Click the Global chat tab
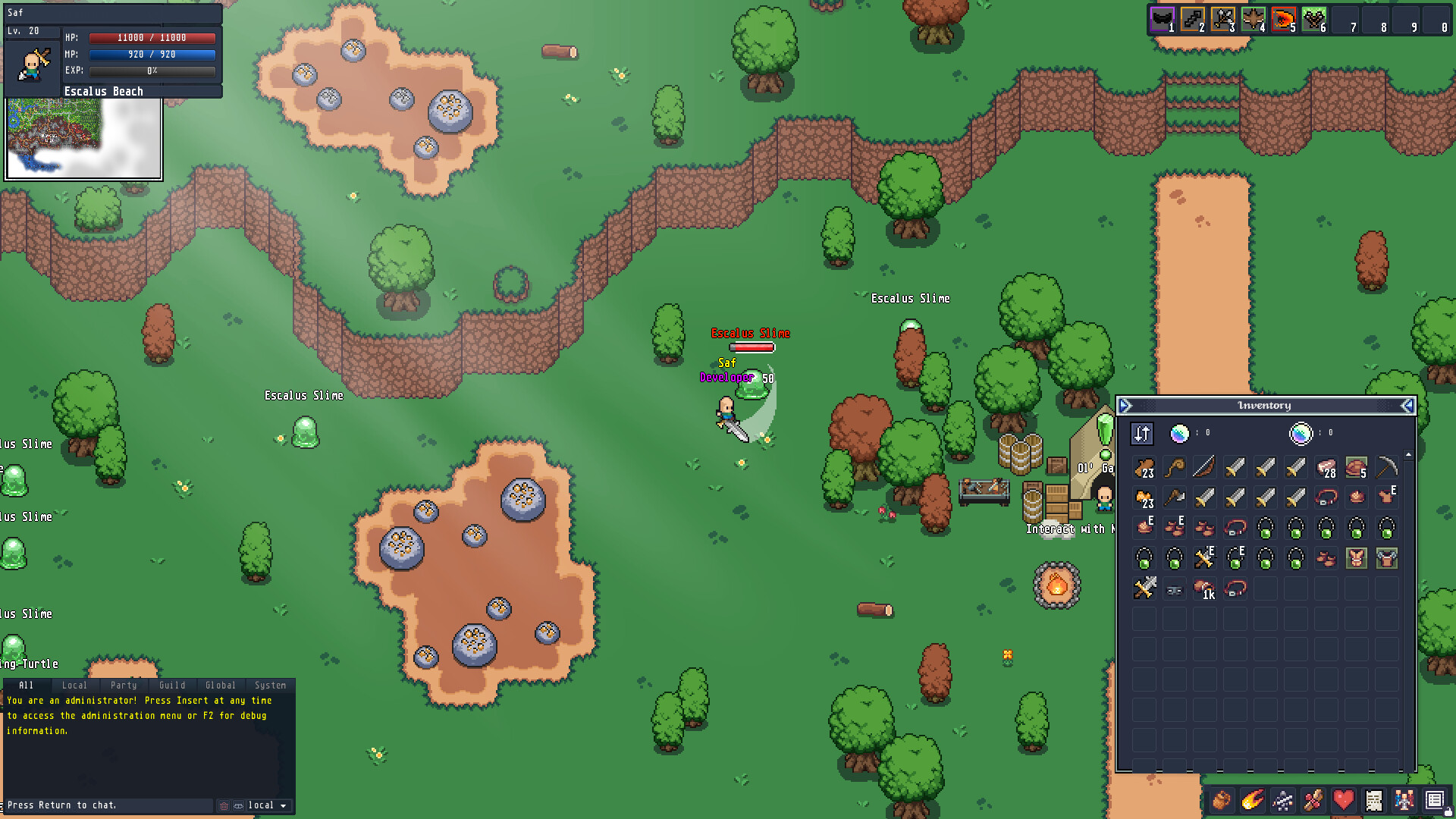The image size is (1456, 819). coord(221,685)
